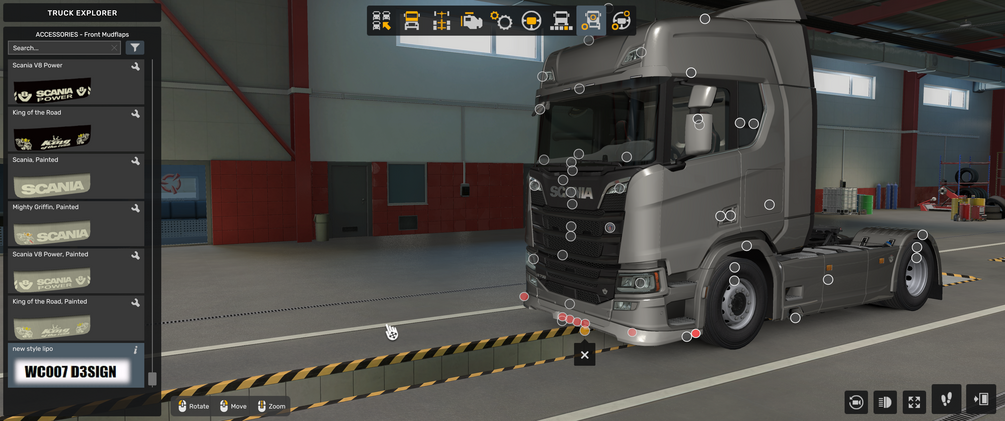
Task: Switch to the engine category icon
Action: point(471,21)
